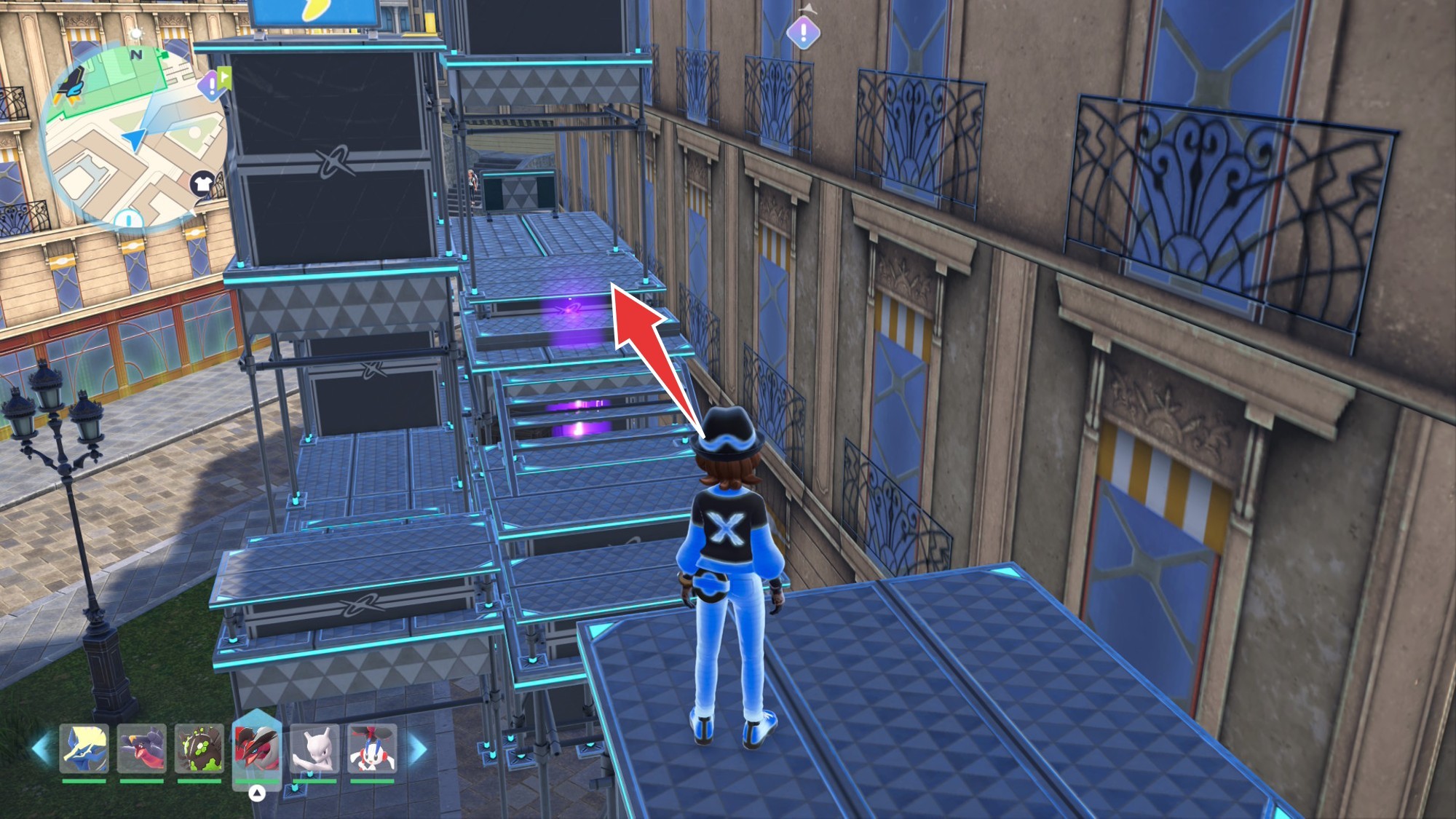Click the blue exclamation marker on minimap edge
This screenshot has height=819, width=1456.
point(129,218)
